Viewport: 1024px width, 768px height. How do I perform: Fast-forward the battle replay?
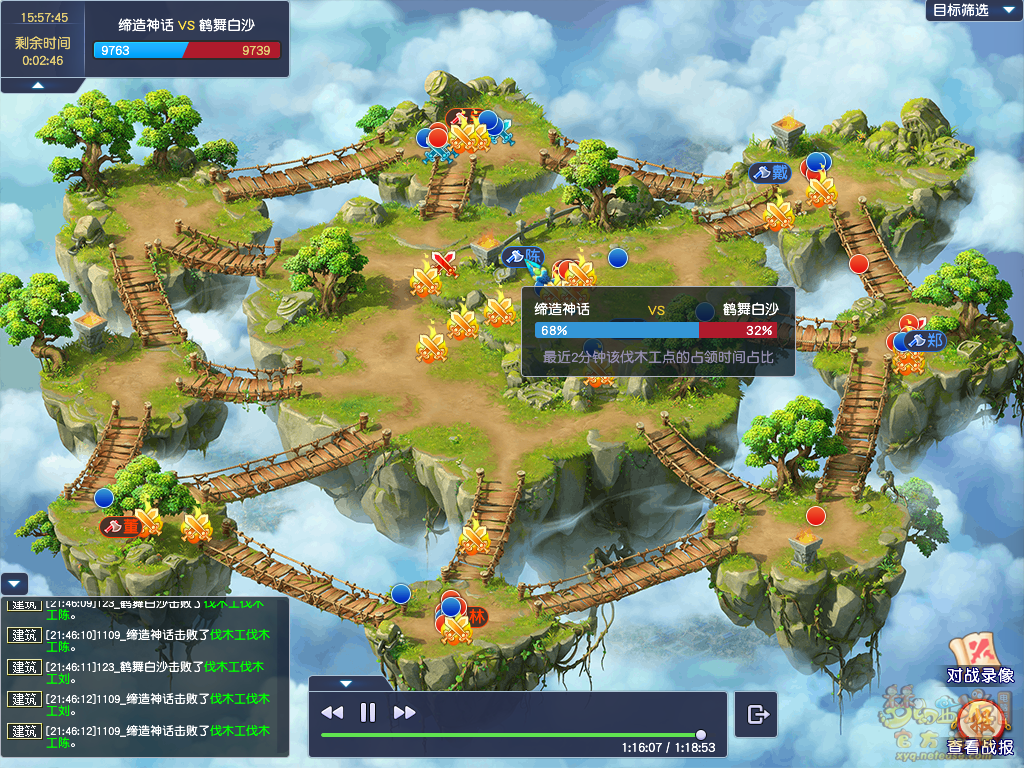pos(404,712)
